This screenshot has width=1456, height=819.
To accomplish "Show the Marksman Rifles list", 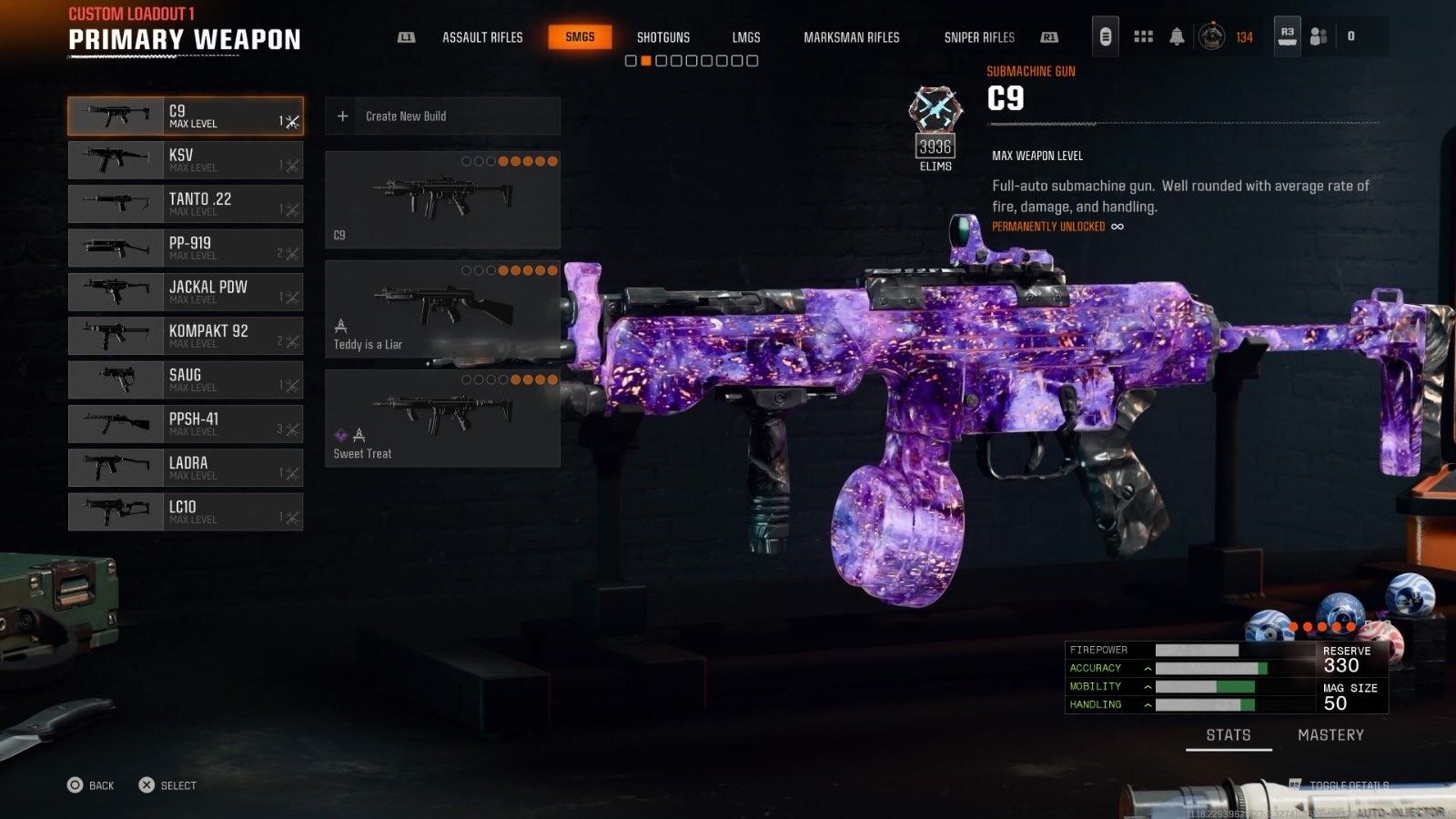I will [x=851, y=37].
